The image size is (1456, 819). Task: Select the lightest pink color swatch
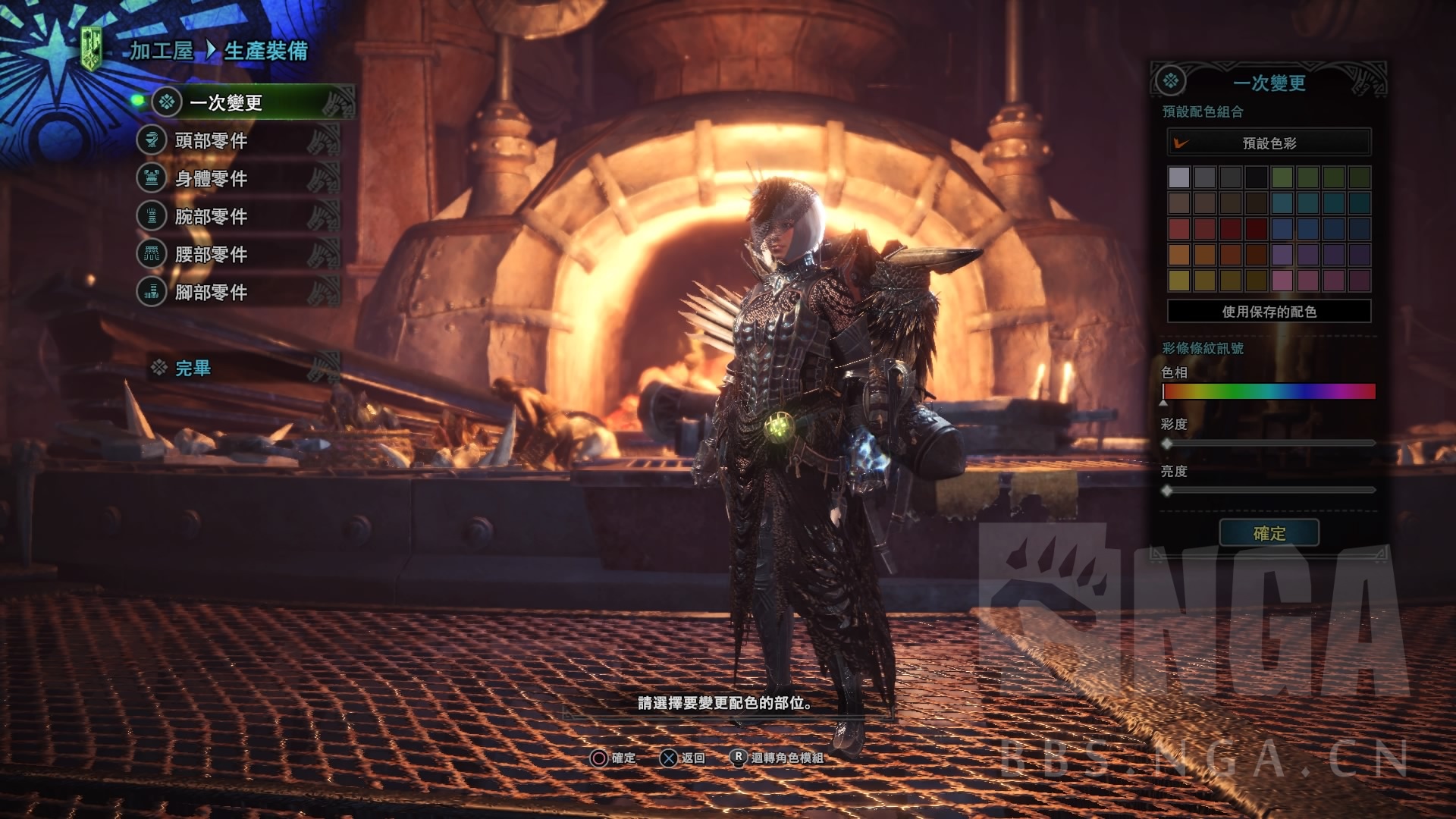point(1282,281)
